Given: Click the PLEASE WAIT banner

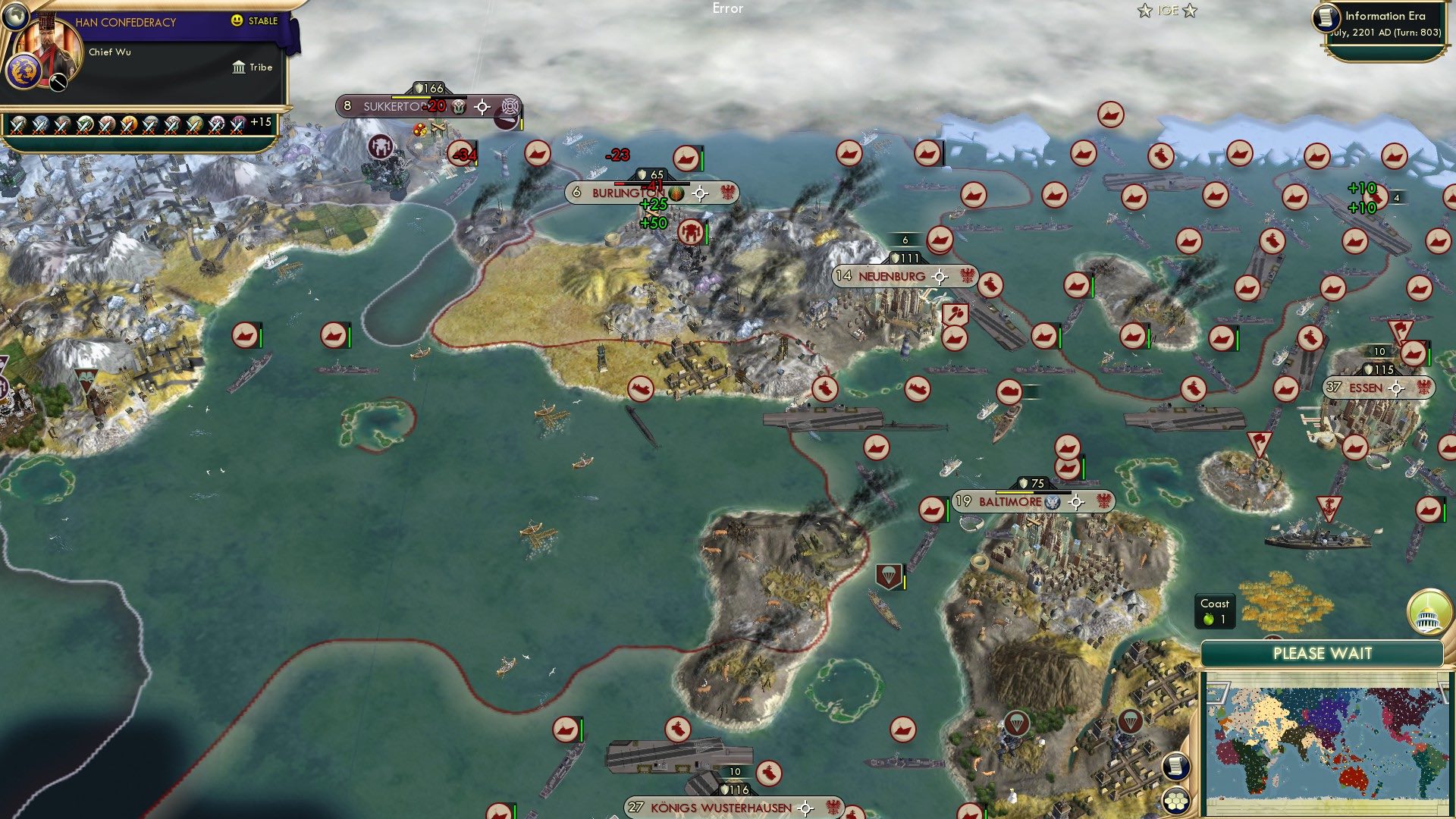Looking at the screenshot, I should [x=1324, y=652].
